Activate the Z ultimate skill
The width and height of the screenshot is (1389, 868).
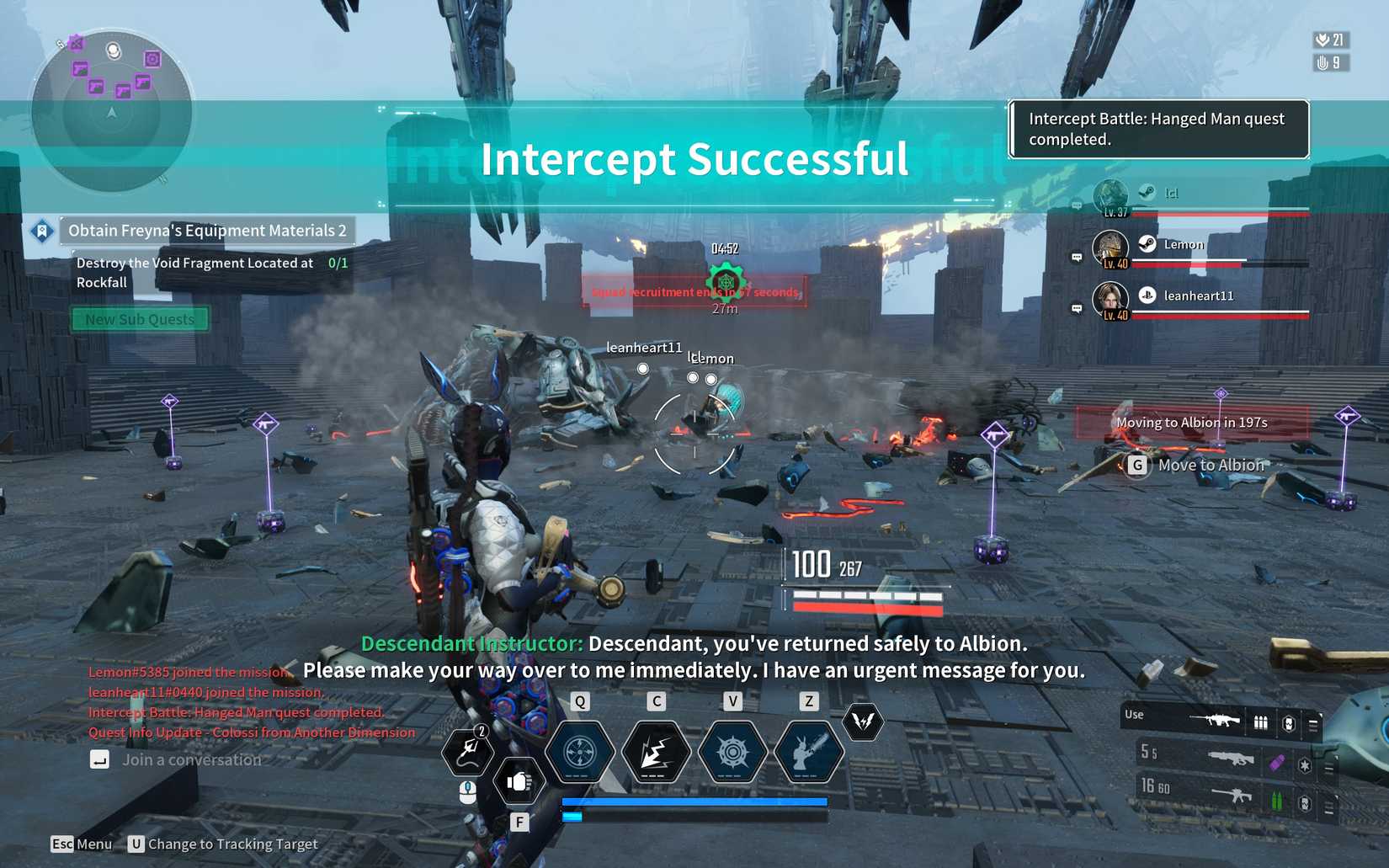(x=808, y=753)
